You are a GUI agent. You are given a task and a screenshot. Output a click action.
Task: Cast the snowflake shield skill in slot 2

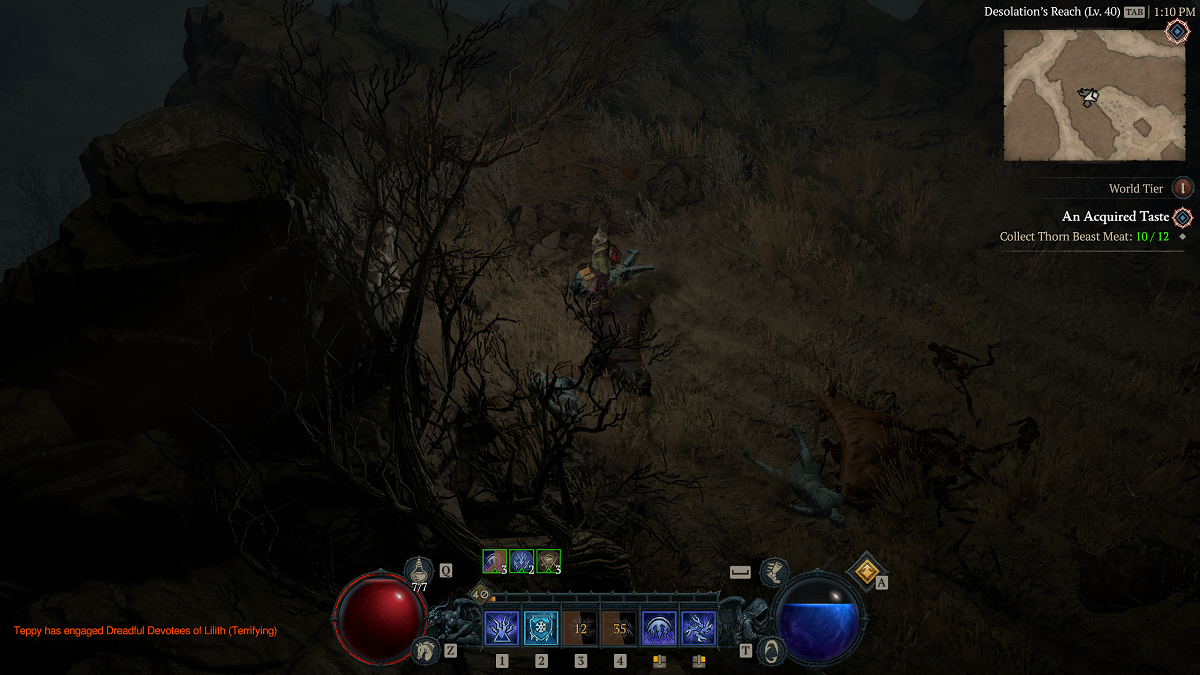pos(541,629)
